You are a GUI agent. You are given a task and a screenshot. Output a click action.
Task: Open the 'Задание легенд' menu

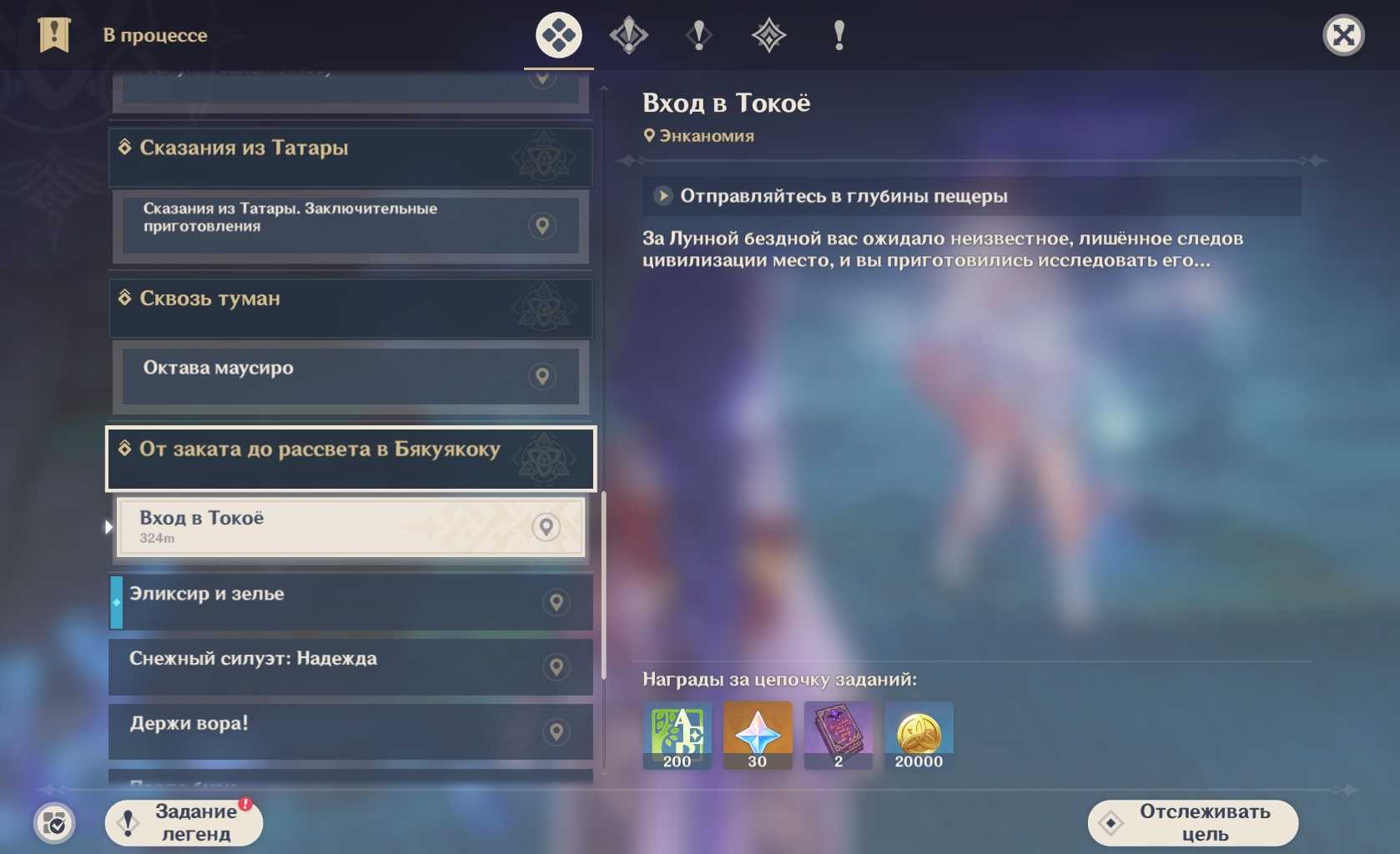pyautogui.click(x=184, y=823)
